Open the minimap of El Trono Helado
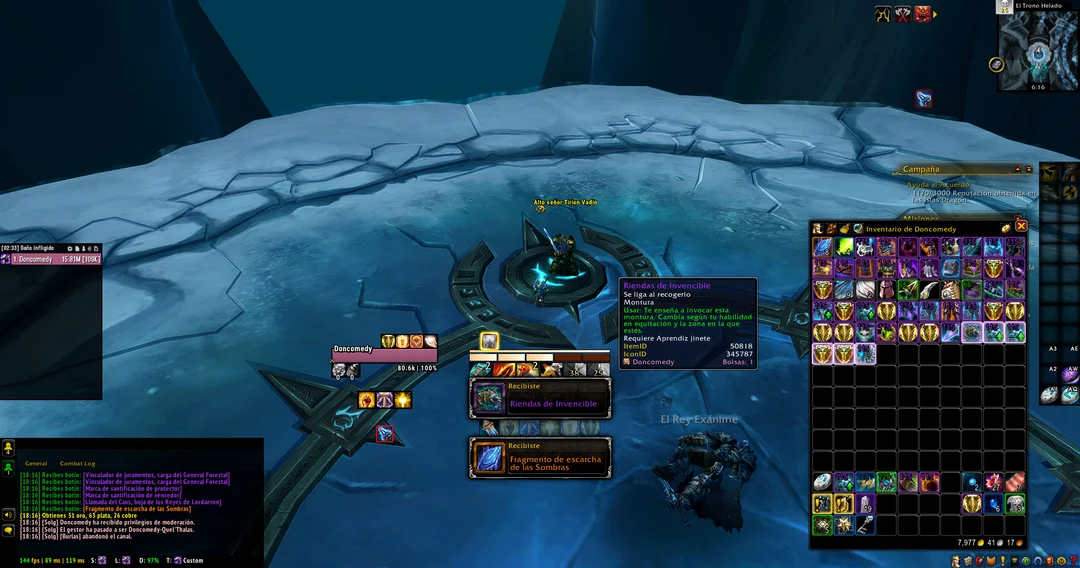This screenshot has width=1080, height=568. point(1038,50)
